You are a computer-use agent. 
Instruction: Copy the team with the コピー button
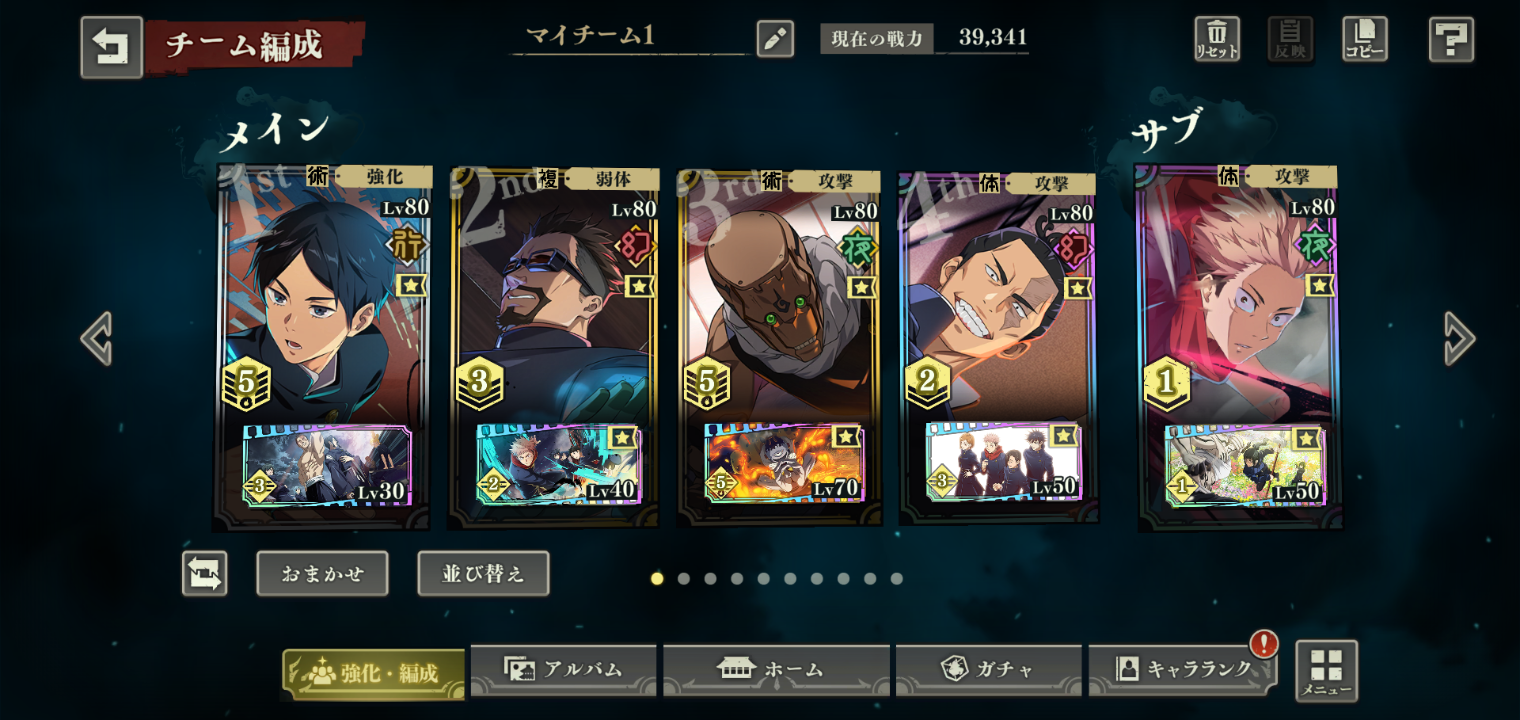[1364, 39]
